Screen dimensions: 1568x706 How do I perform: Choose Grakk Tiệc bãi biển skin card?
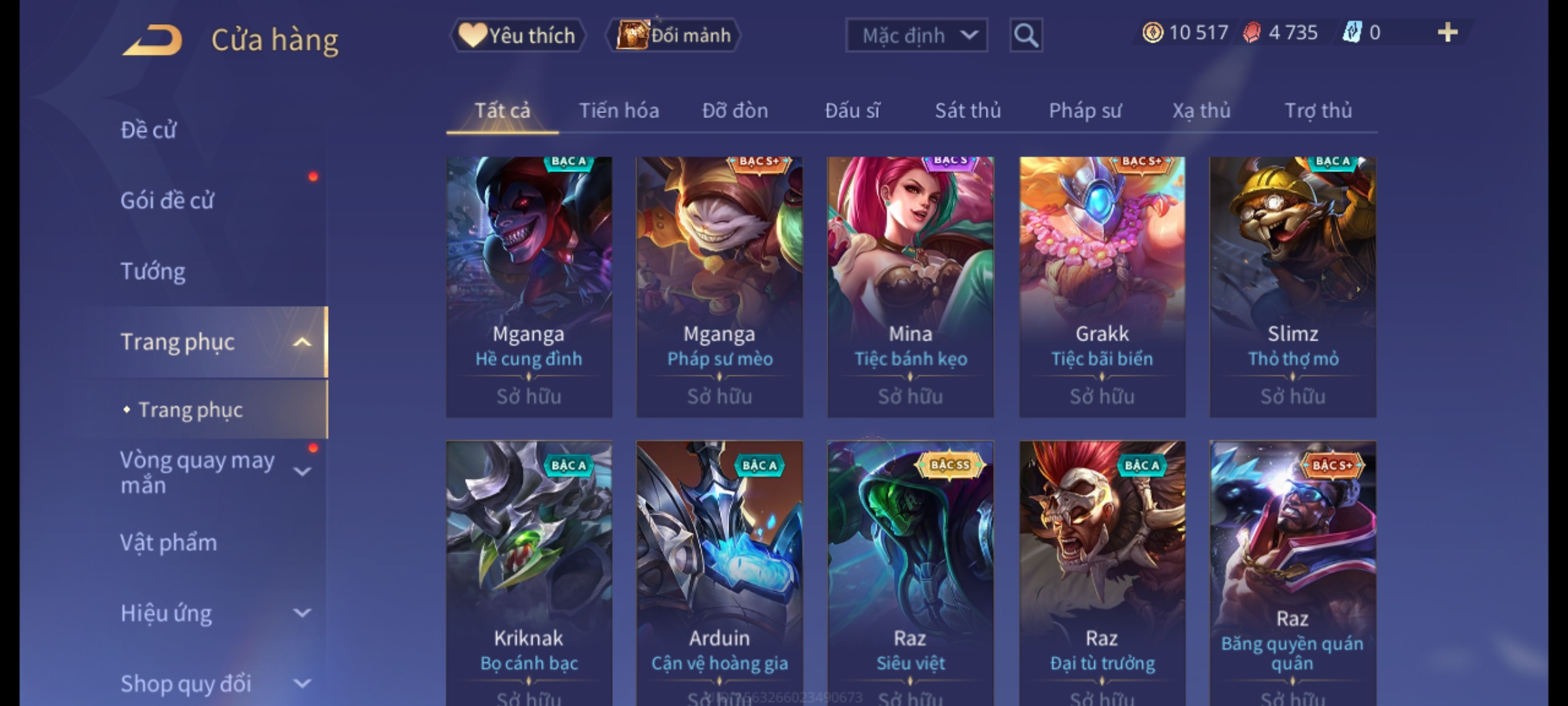coord(1102,286)
